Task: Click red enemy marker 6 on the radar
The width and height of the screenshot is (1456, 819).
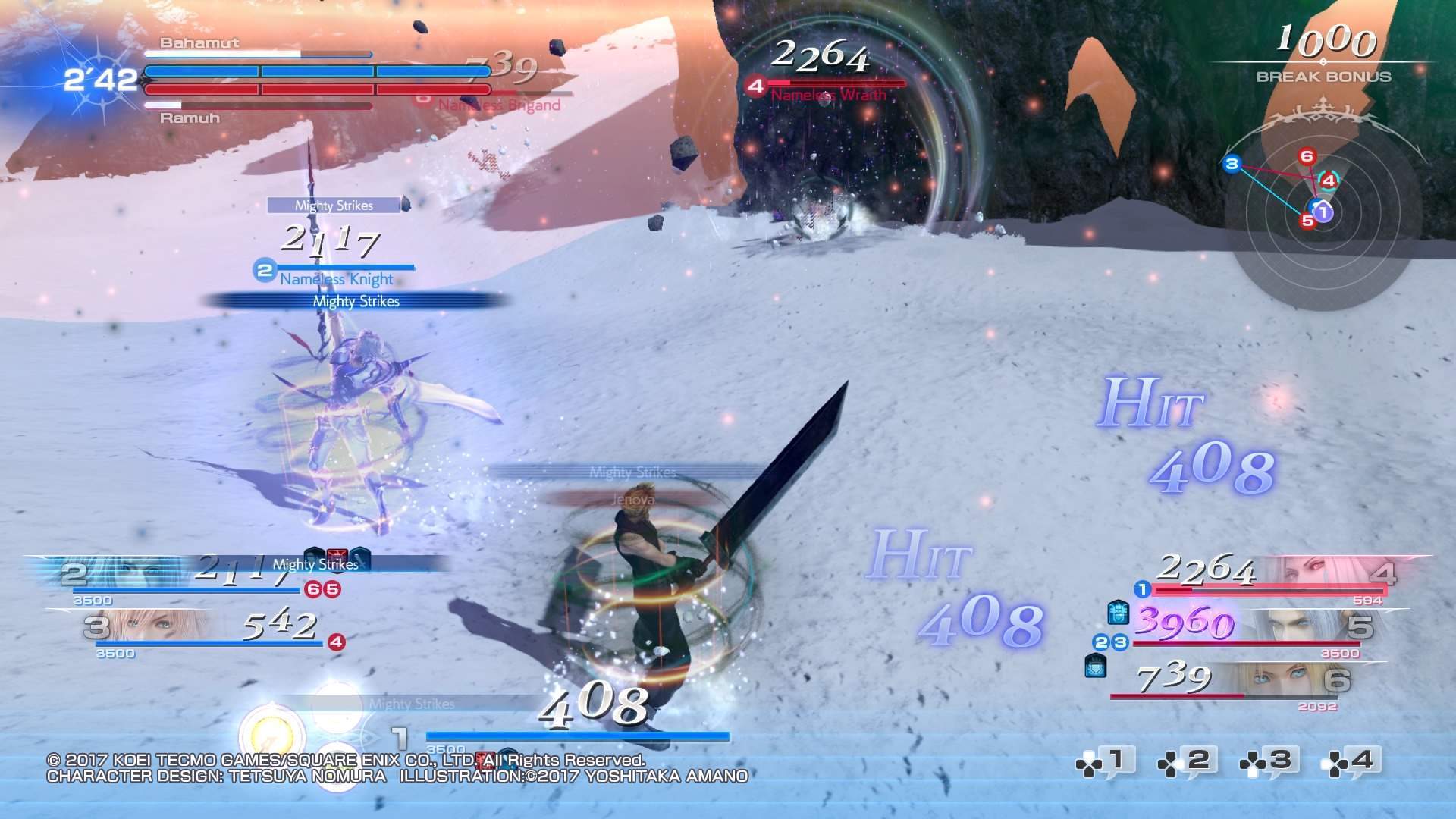Action: coord(1306,157)
